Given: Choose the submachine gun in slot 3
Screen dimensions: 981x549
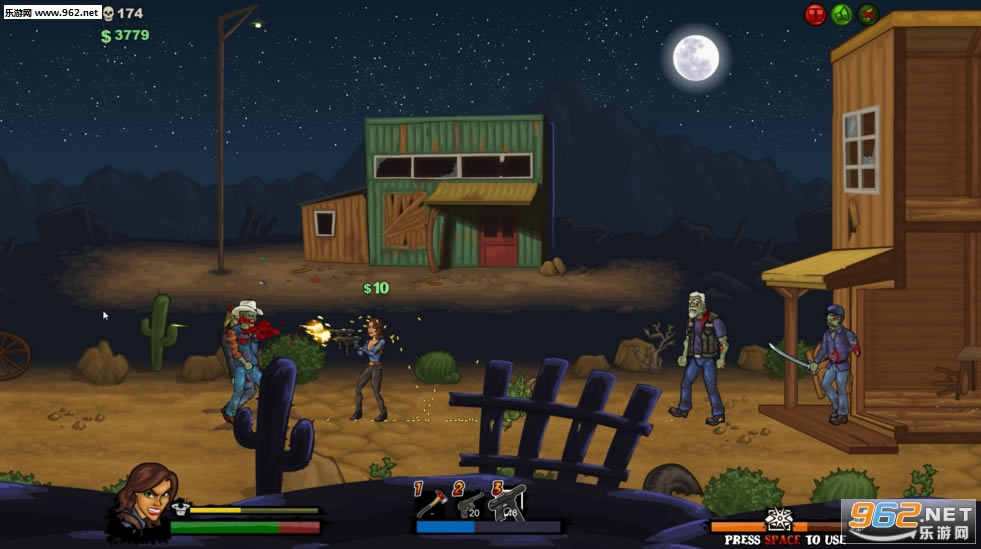Looking at the screenshot, I should (x=508, y=502).
